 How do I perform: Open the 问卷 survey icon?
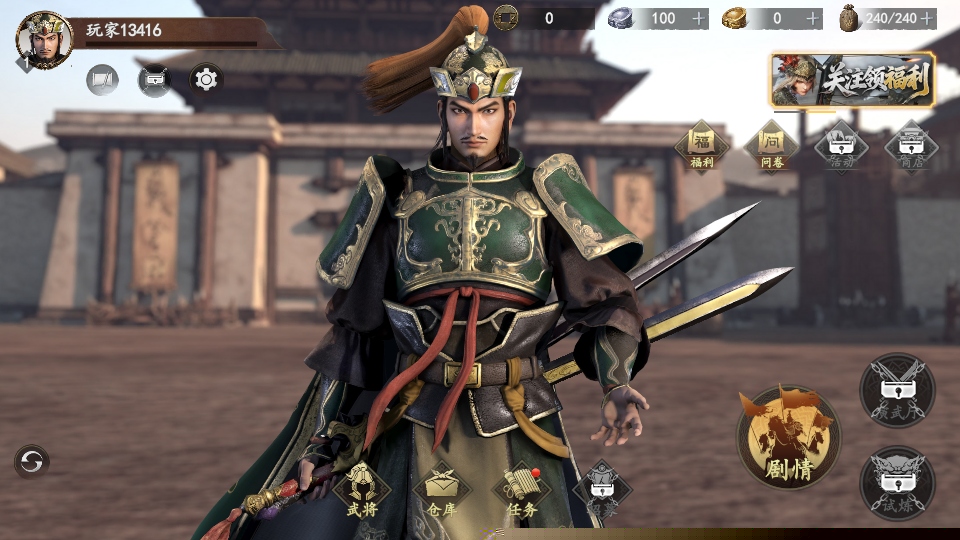(771, 148)
